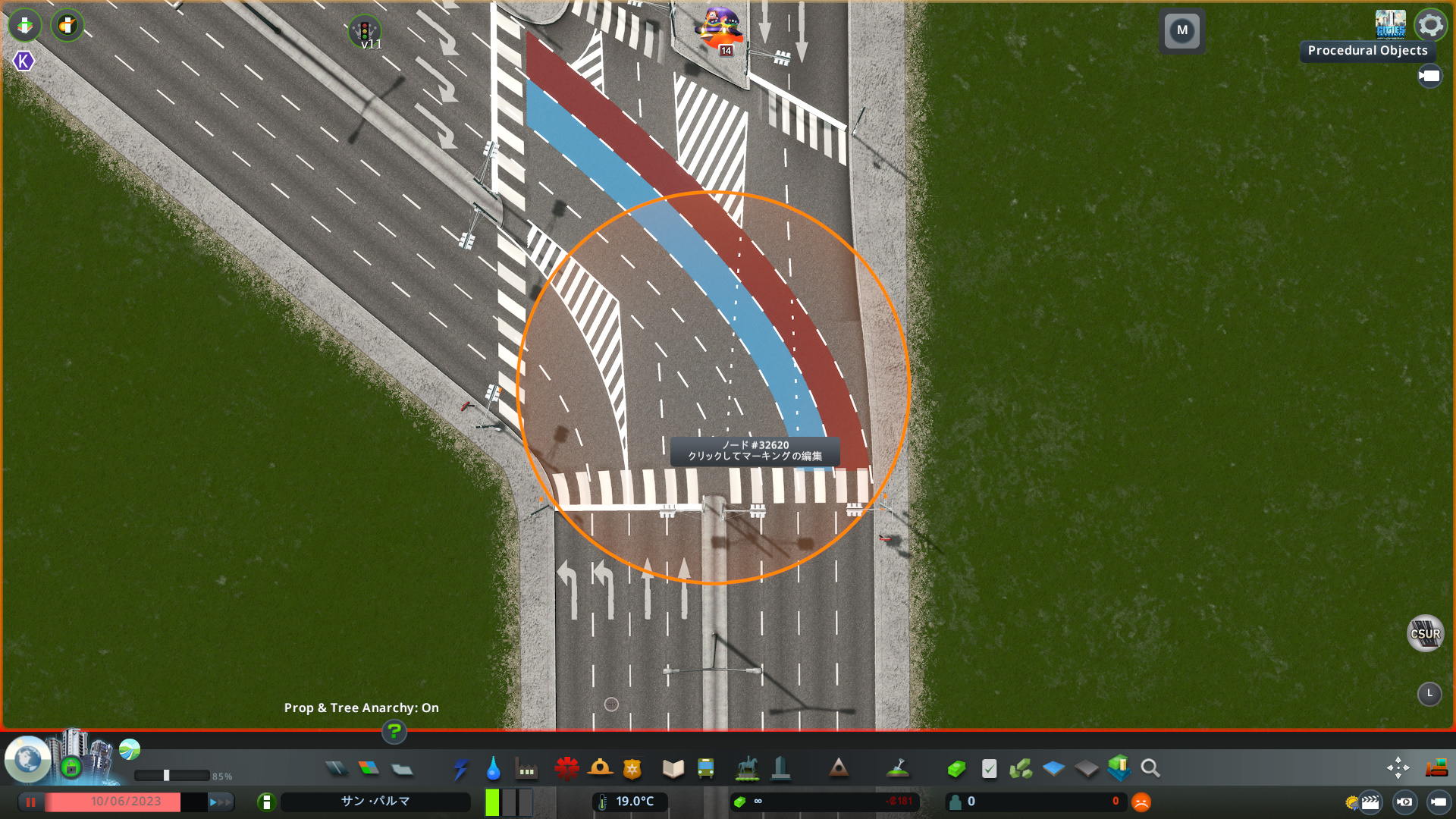Click the question mark help bubble
1456x819 pixels.
(x=394, y=733)
